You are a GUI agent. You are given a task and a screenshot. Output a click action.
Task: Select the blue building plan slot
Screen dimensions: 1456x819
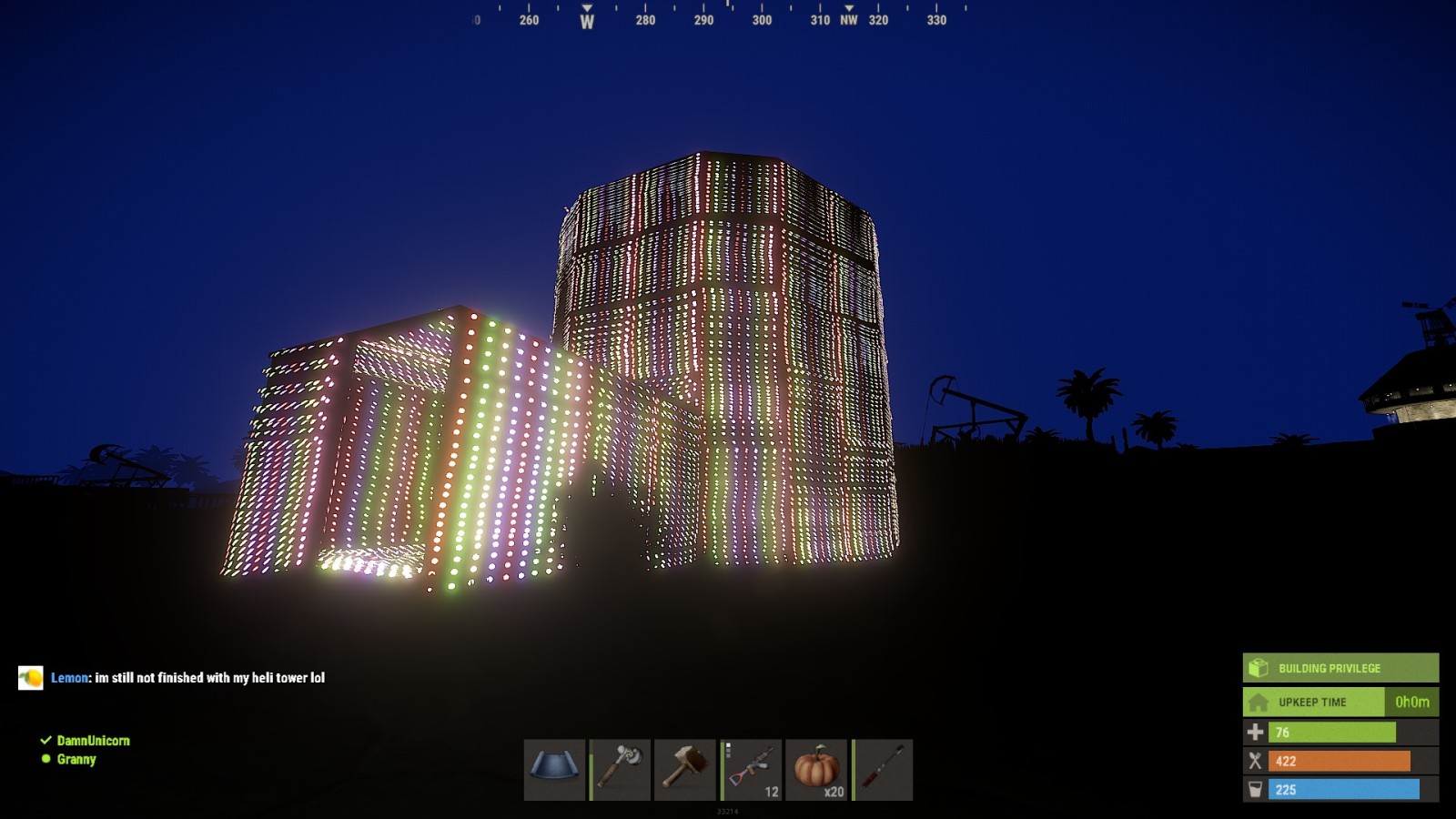pos(554,770)
